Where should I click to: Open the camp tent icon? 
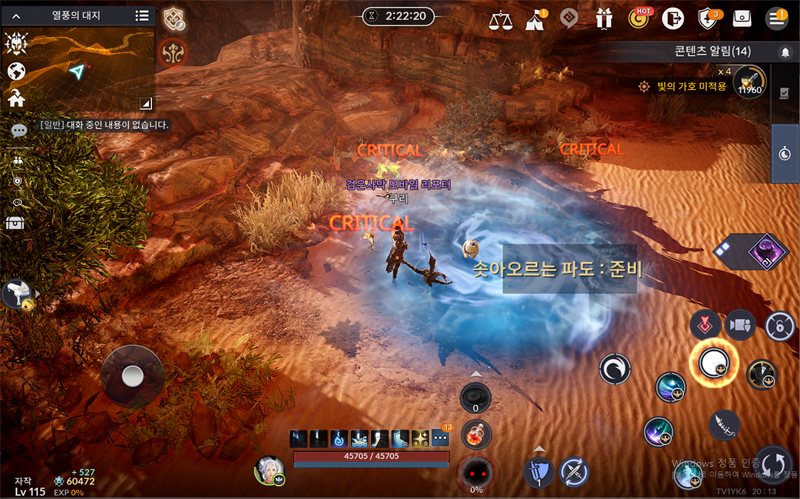pos(535,19)
